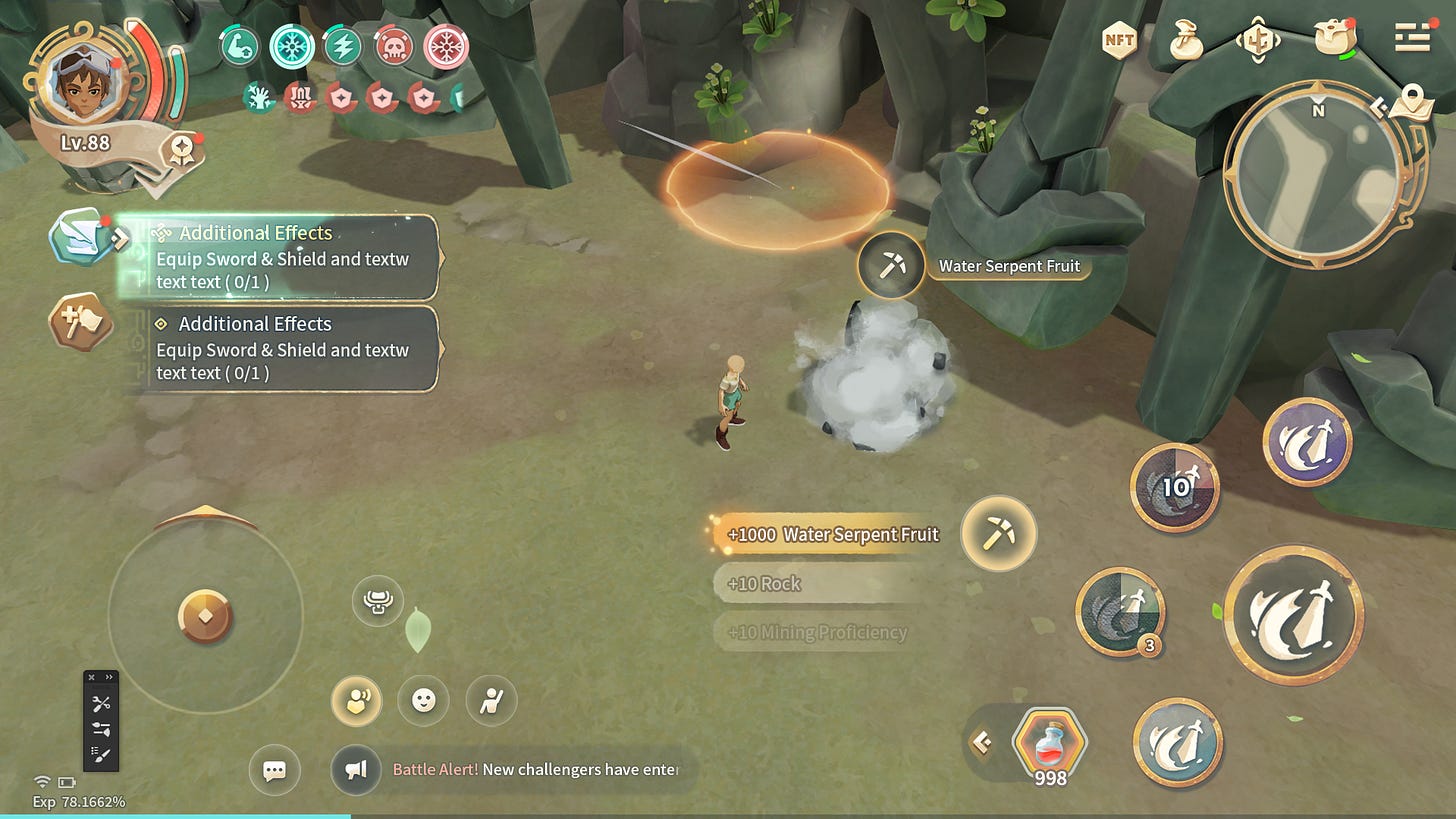Screen dimensions: 1456x819
Task: Open the main hamburger menu
Action: pos(1412,39)
